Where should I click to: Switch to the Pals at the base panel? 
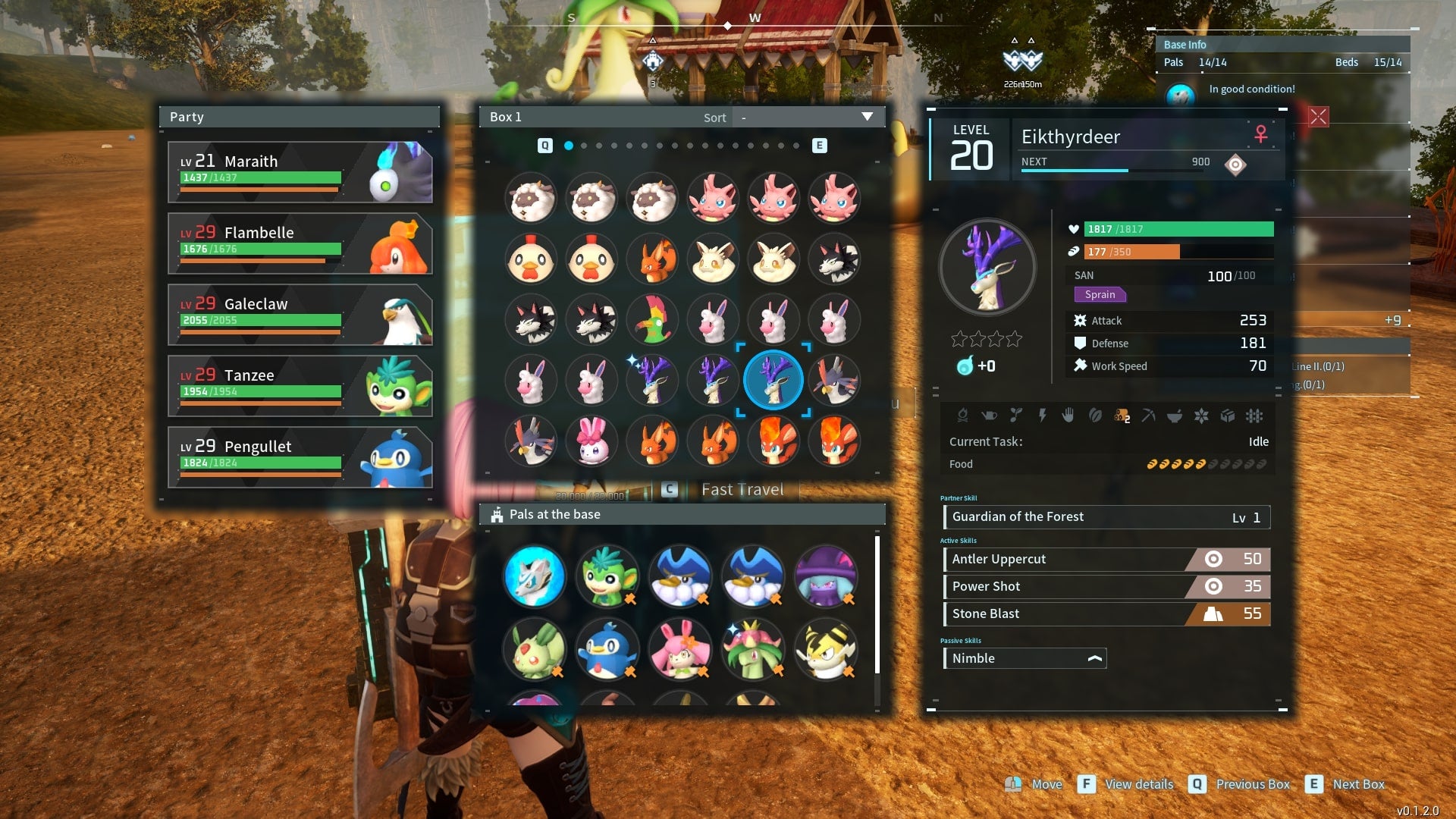coord(554,514)
